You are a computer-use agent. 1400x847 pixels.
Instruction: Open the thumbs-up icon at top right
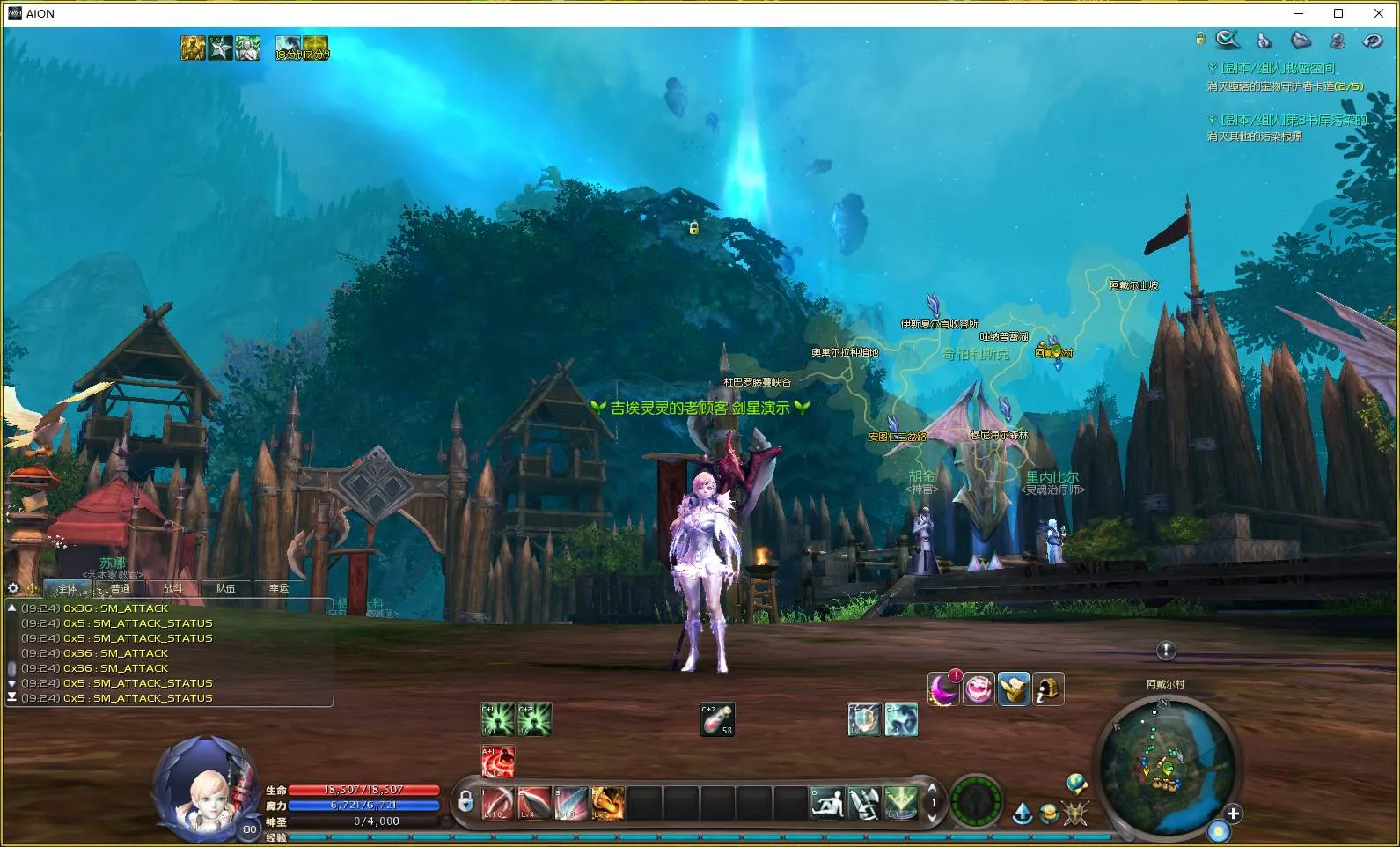pos(1264,41)
